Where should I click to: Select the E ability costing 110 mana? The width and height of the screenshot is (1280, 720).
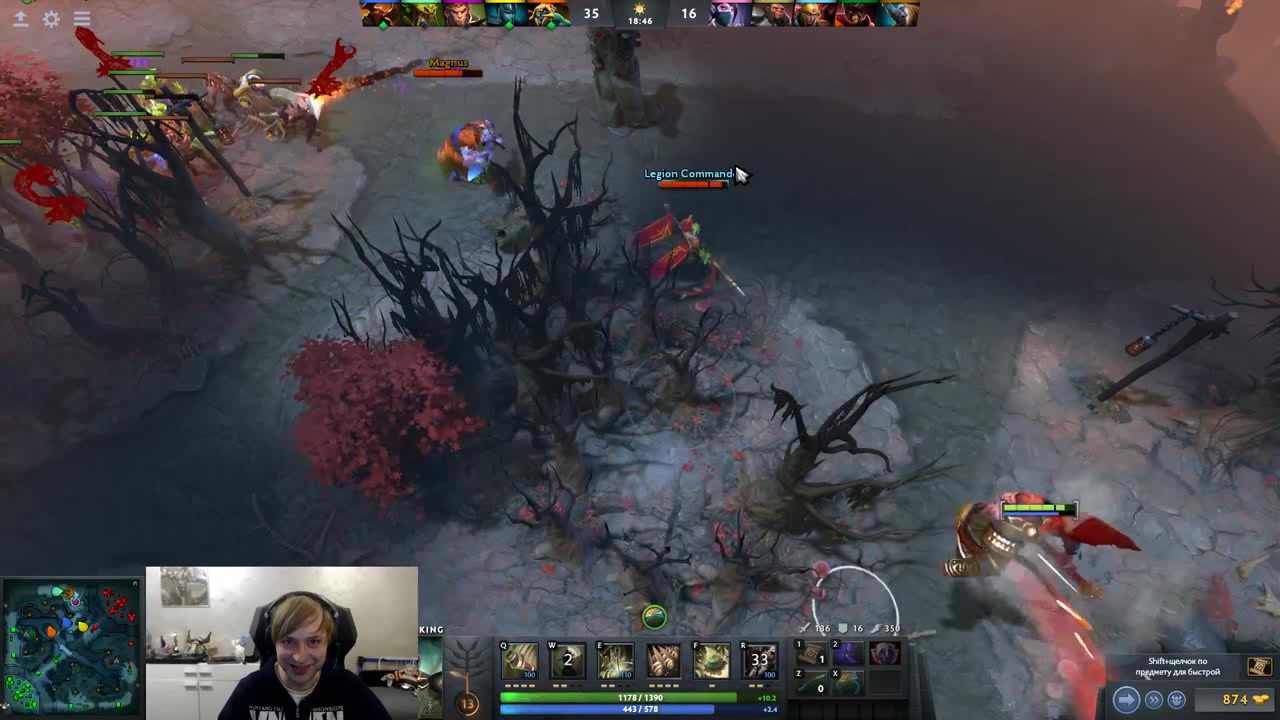pyautogui.click(x=615, y=660)
